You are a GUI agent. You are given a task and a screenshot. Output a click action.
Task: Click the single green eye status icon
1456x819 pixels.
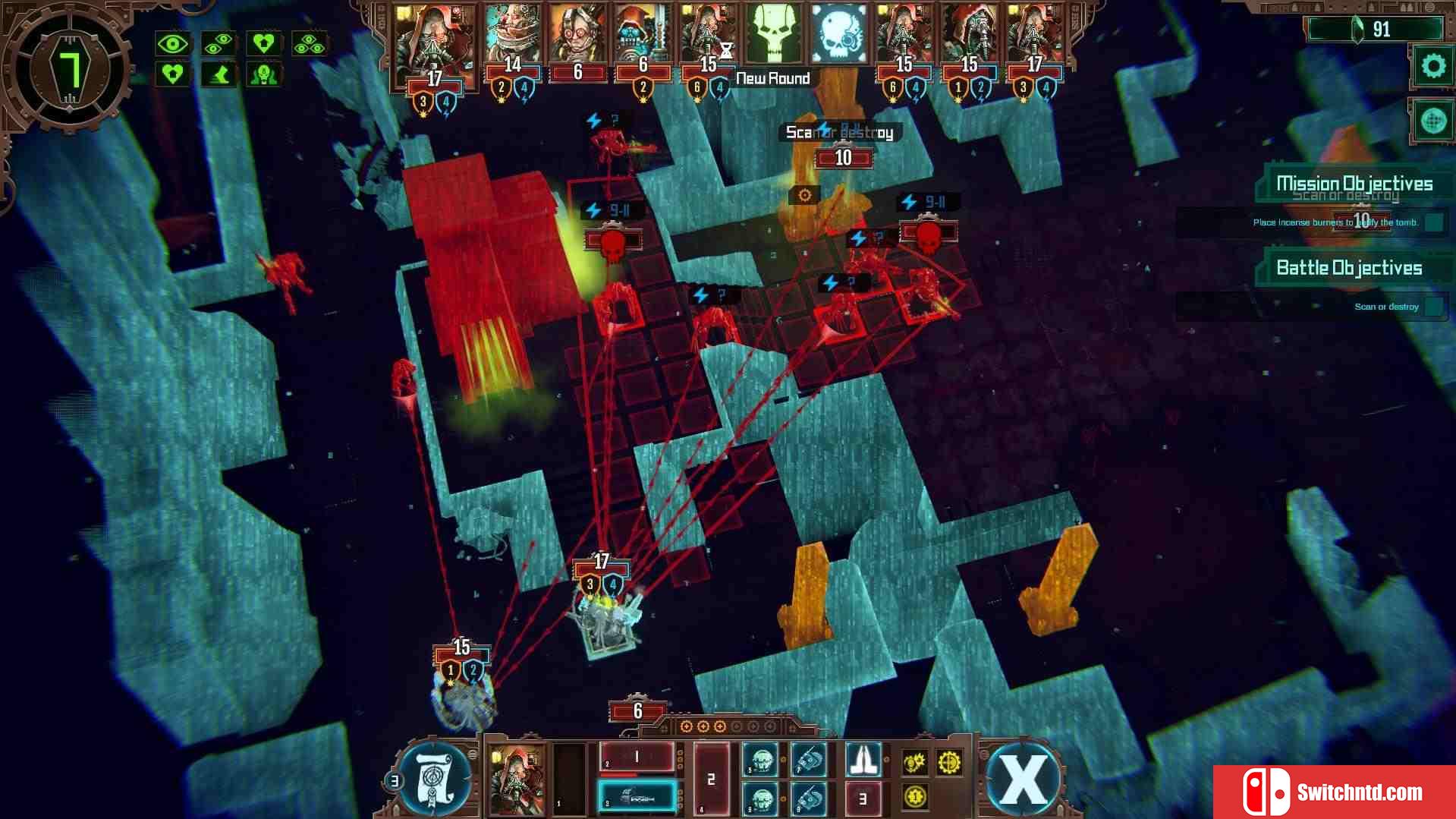[172, 44]
